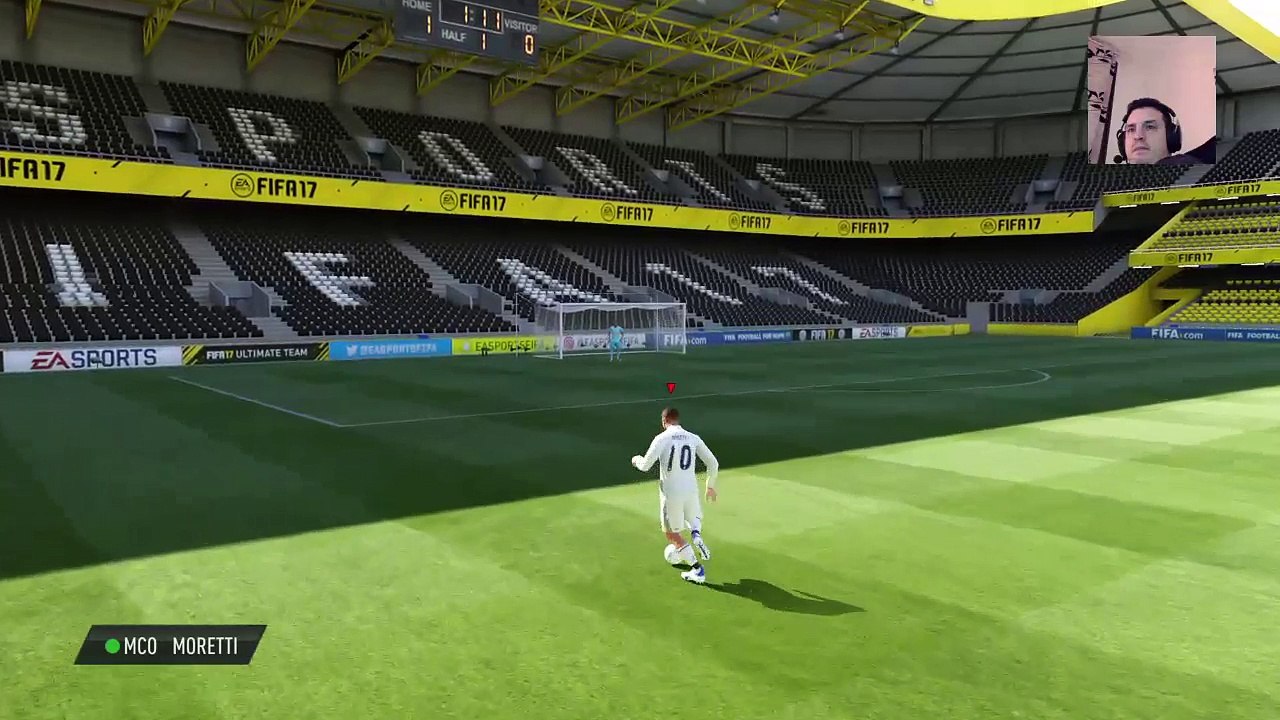
Task: Click the MCO Moretti player name plate
Action: (x=171, y=646)
